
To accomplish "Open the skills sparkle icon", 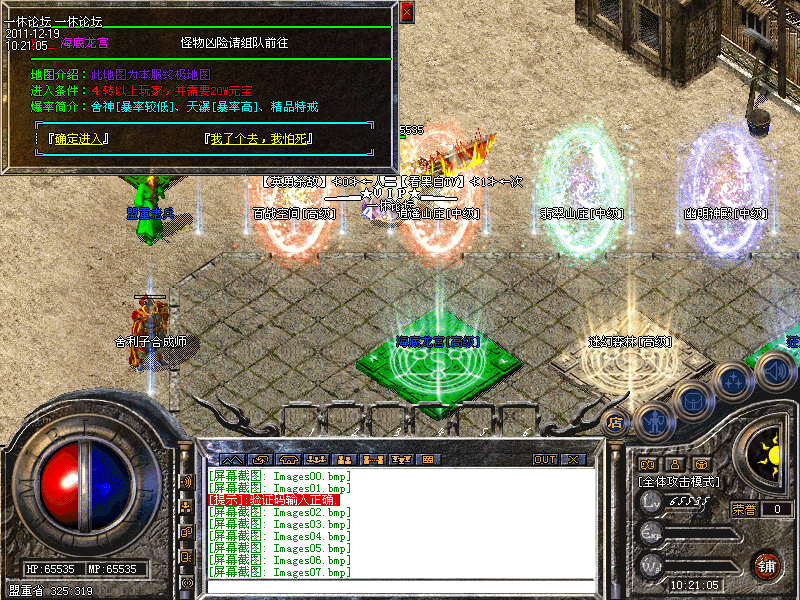I will pyautogui.click(x=733, y=380).
